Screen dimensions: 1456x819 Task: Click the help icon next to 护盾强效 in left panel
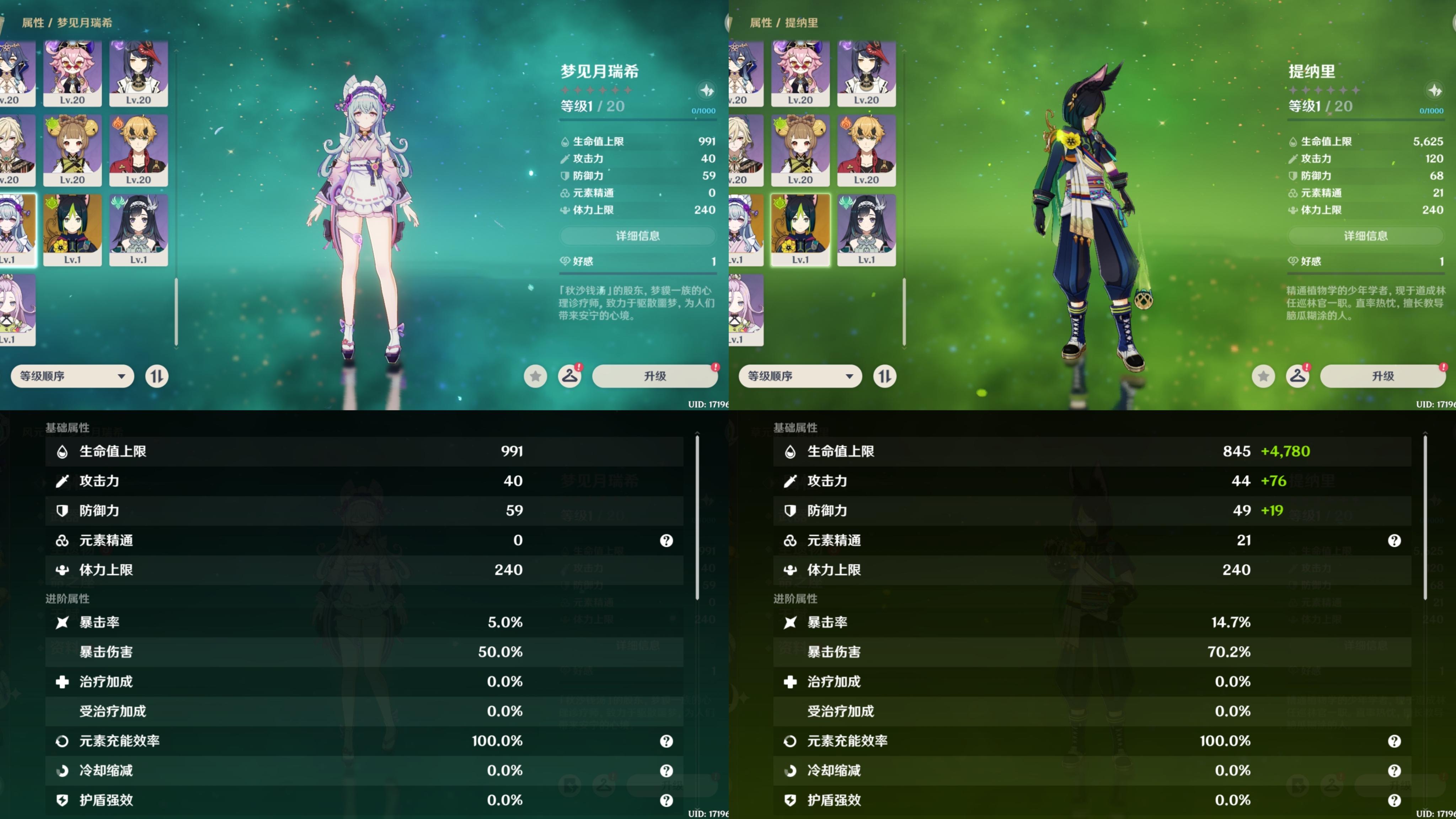666,800
